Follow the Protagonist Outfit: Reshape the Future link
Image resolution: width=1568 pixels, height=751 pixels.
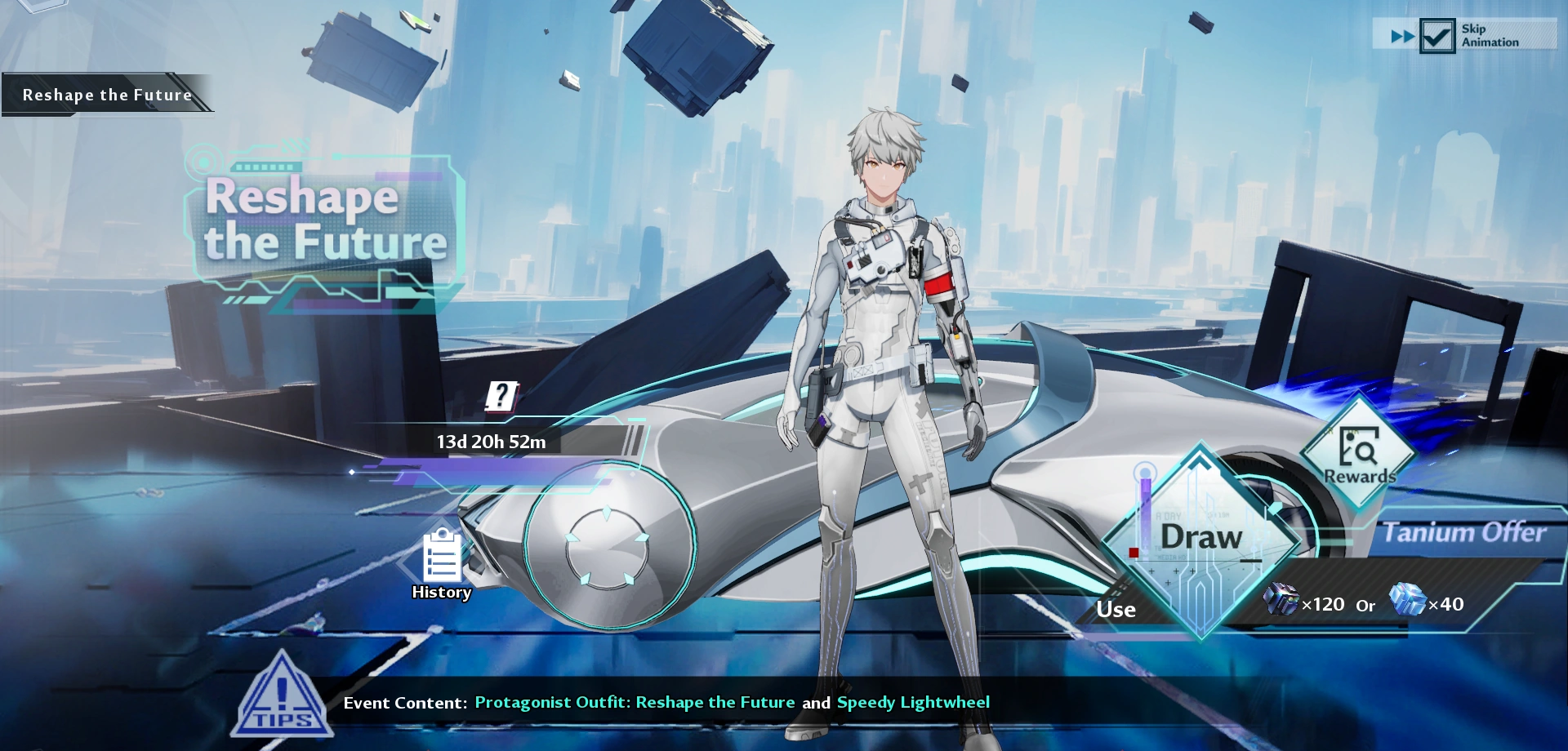coord(635,703)
